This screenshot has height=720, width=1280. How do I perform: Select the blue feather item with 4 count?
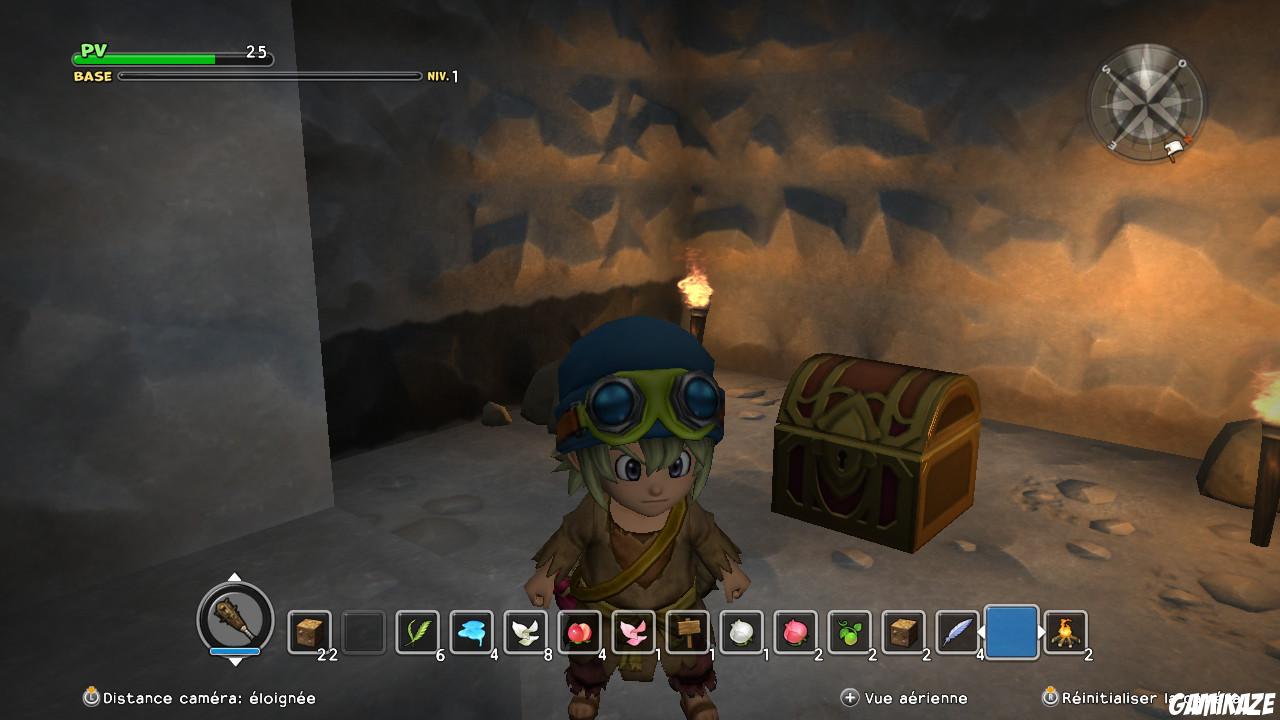pyautogui.click(x=959, y=630)
